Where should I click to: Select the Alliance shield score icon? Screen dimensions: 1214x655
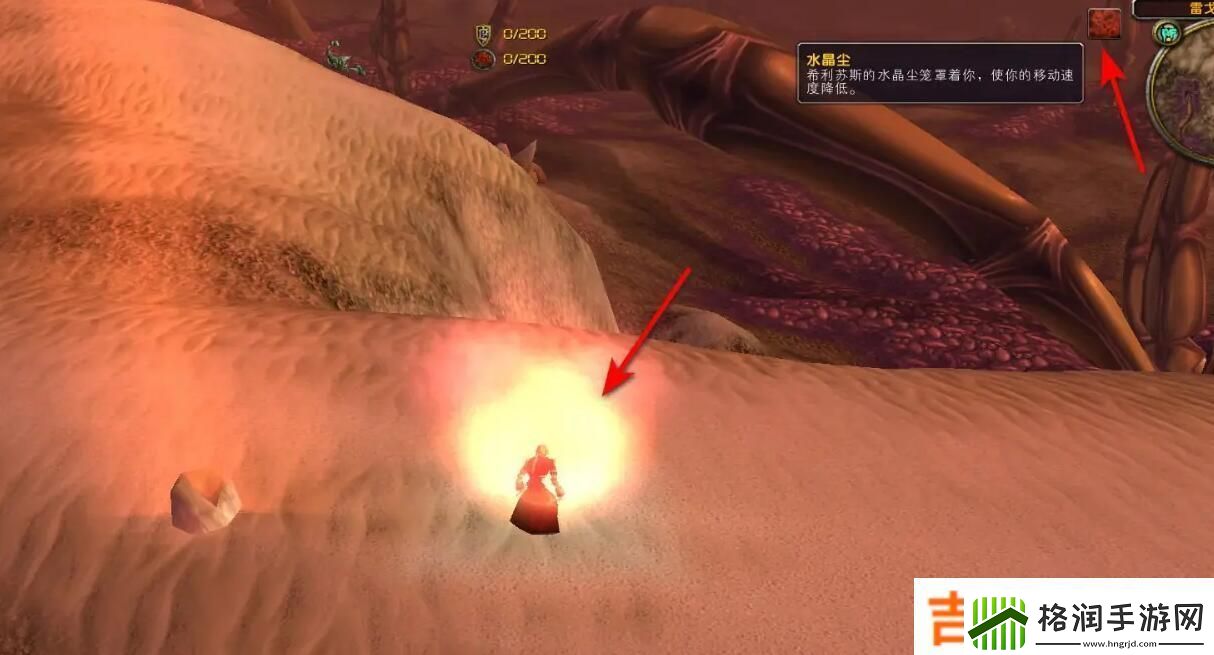click(x=484, y=35)
